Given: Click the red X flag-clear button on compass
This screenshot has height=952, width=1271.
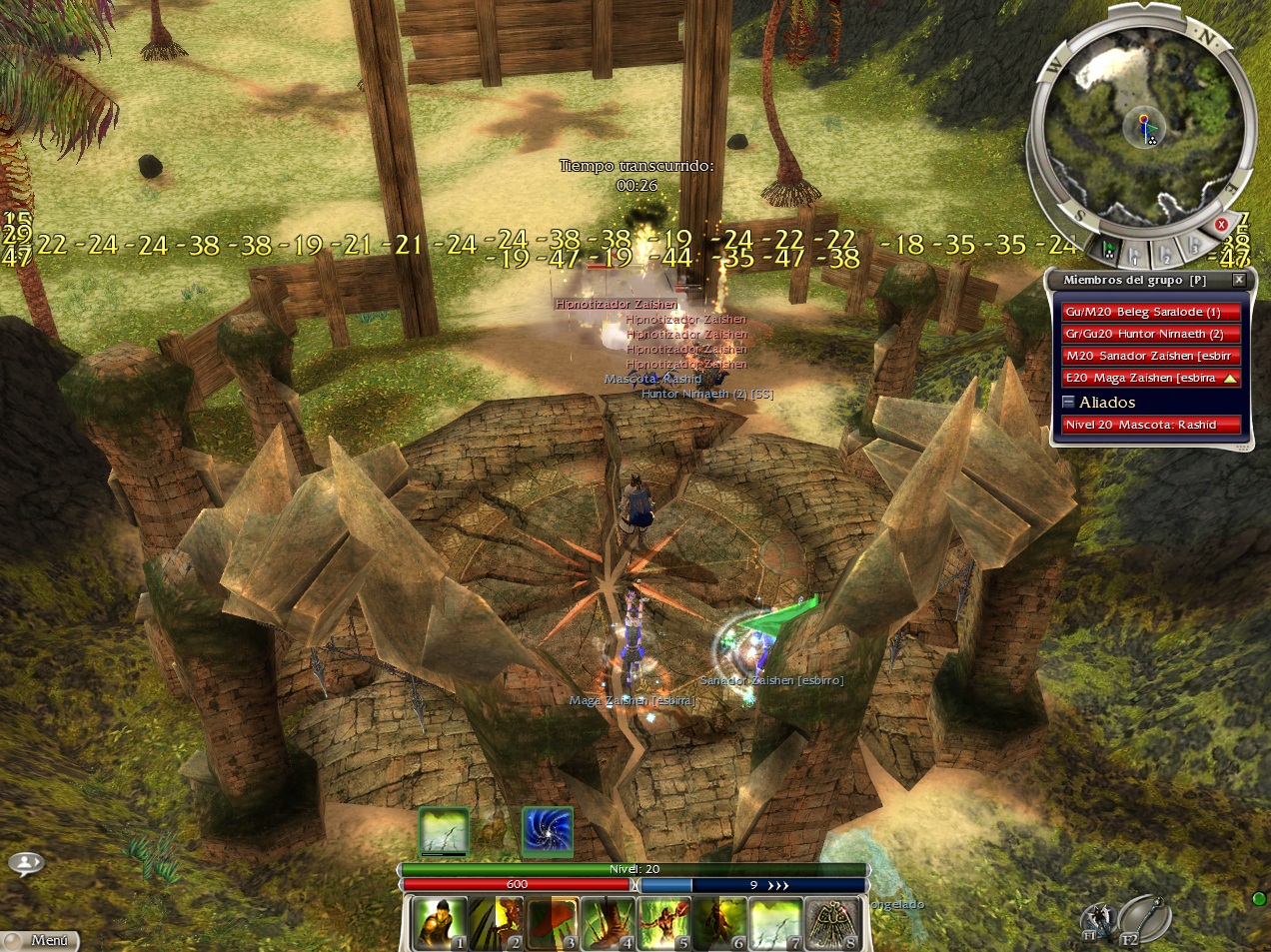Looking at the screenshot, I should tap(1221, 225).
